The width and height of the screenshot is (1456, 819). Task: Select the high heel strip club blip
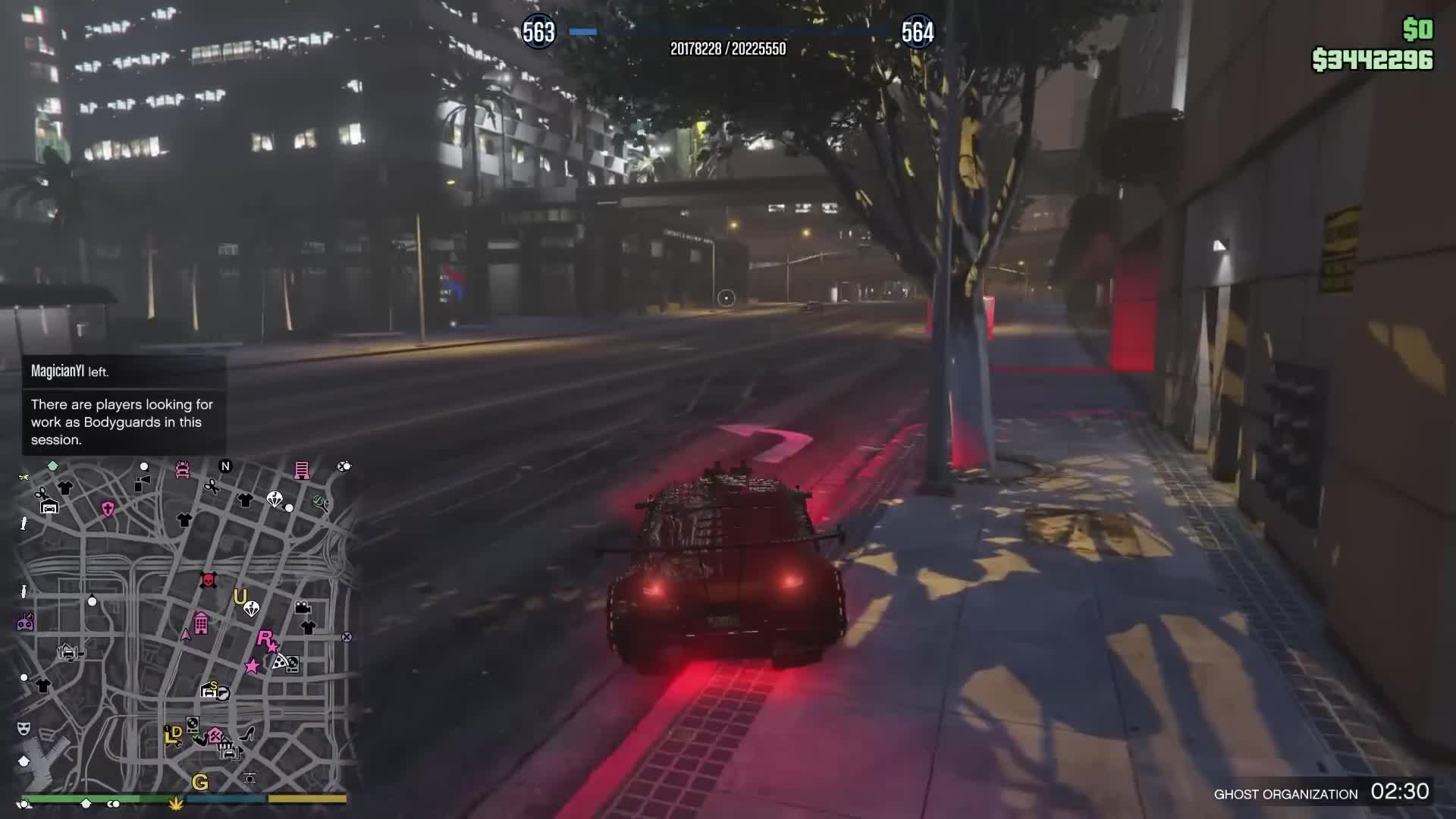coord(246,735)
